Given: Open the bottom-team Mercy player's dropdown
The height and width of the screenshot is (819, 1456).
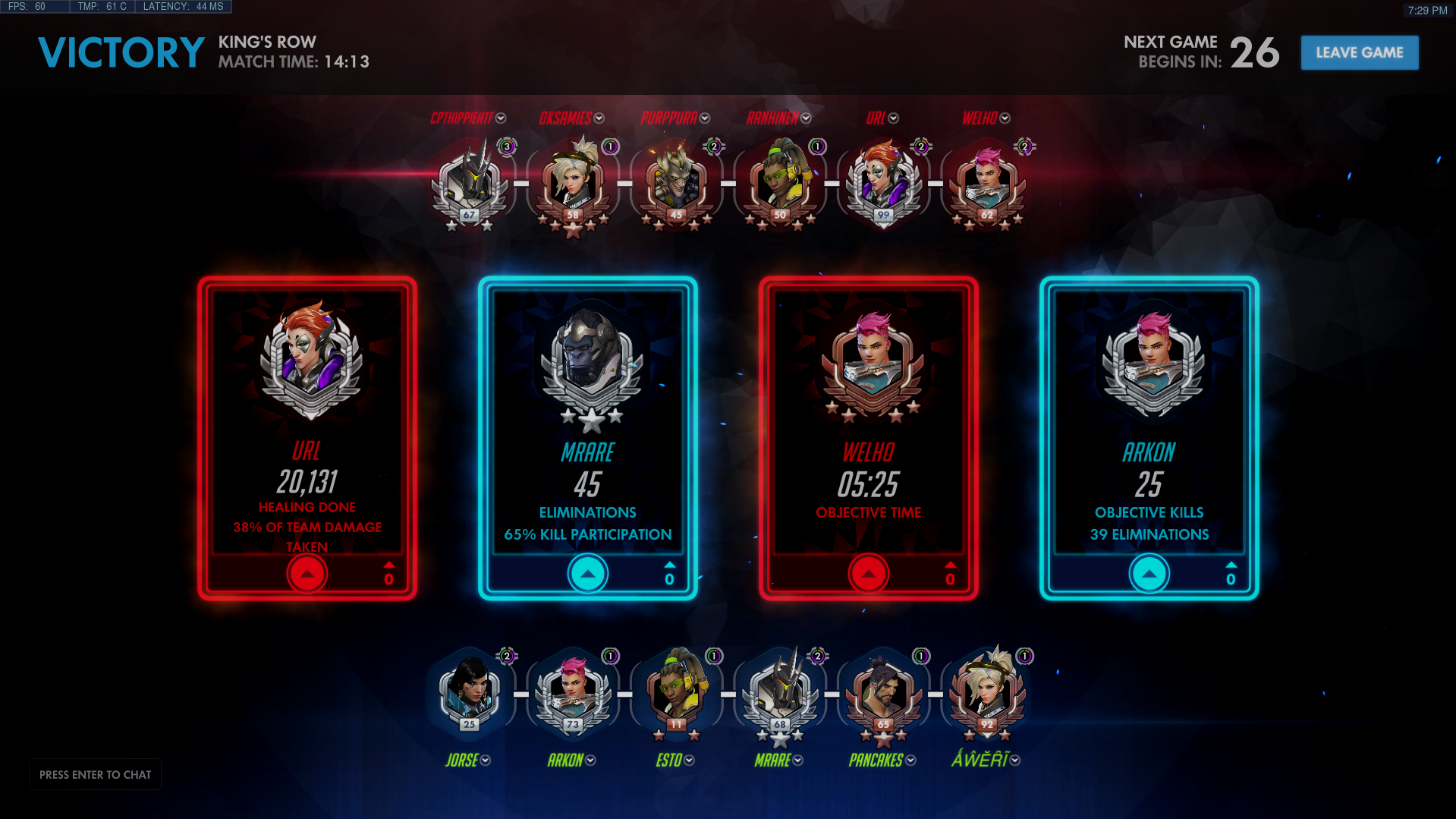Looking at the screenshot, I should [1015, 761].
